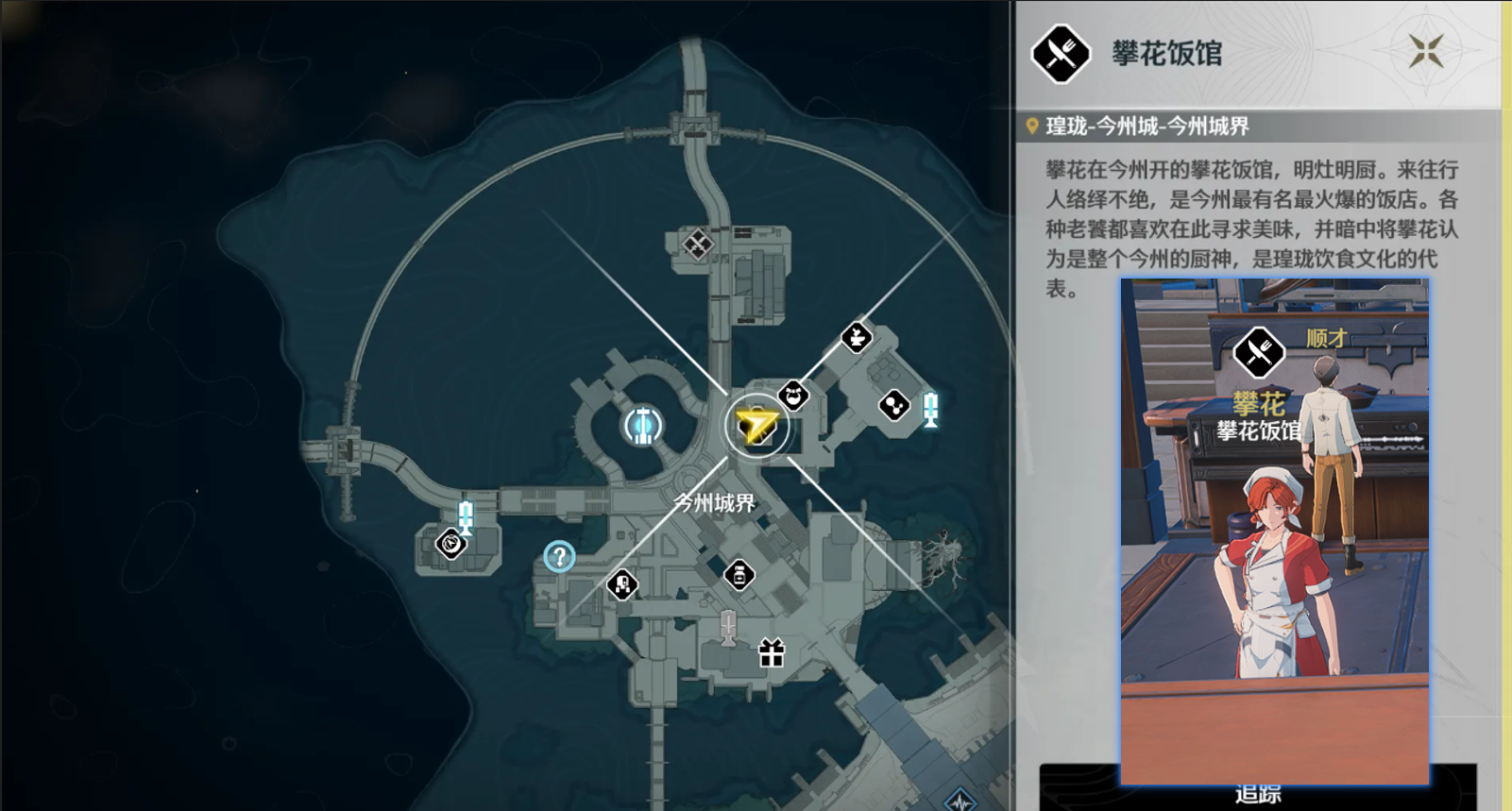
Task: View the 攀花饭馆 location preview image
Action: tap(1274, 531)
